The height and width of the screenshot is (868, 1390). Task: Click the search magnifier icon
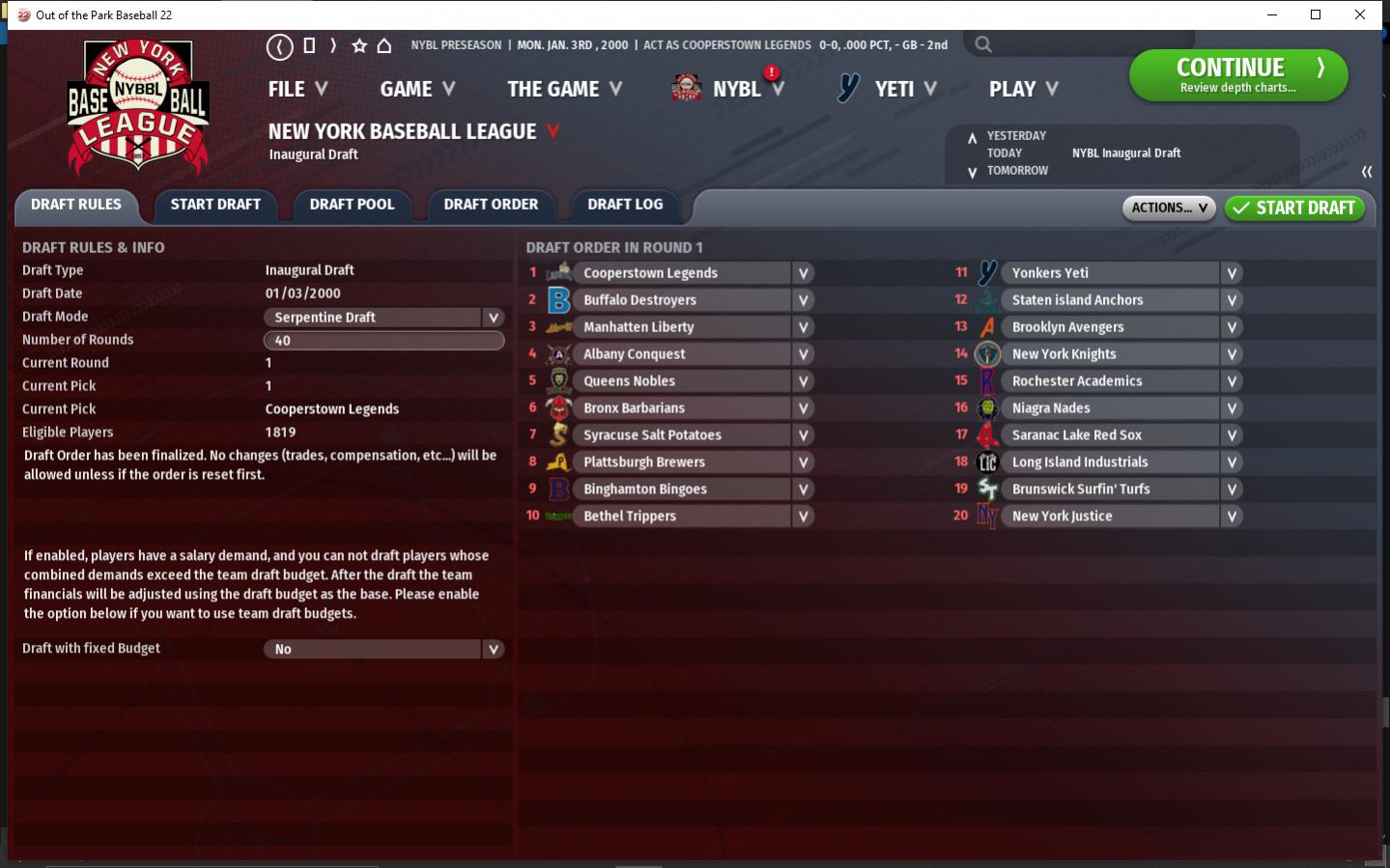[x=983, y=44]
